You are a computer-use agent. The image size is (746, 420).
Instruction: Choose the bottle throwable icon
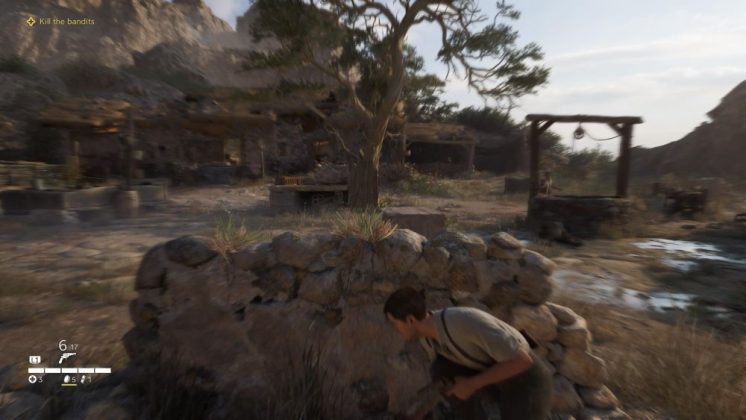coord(84,380)
